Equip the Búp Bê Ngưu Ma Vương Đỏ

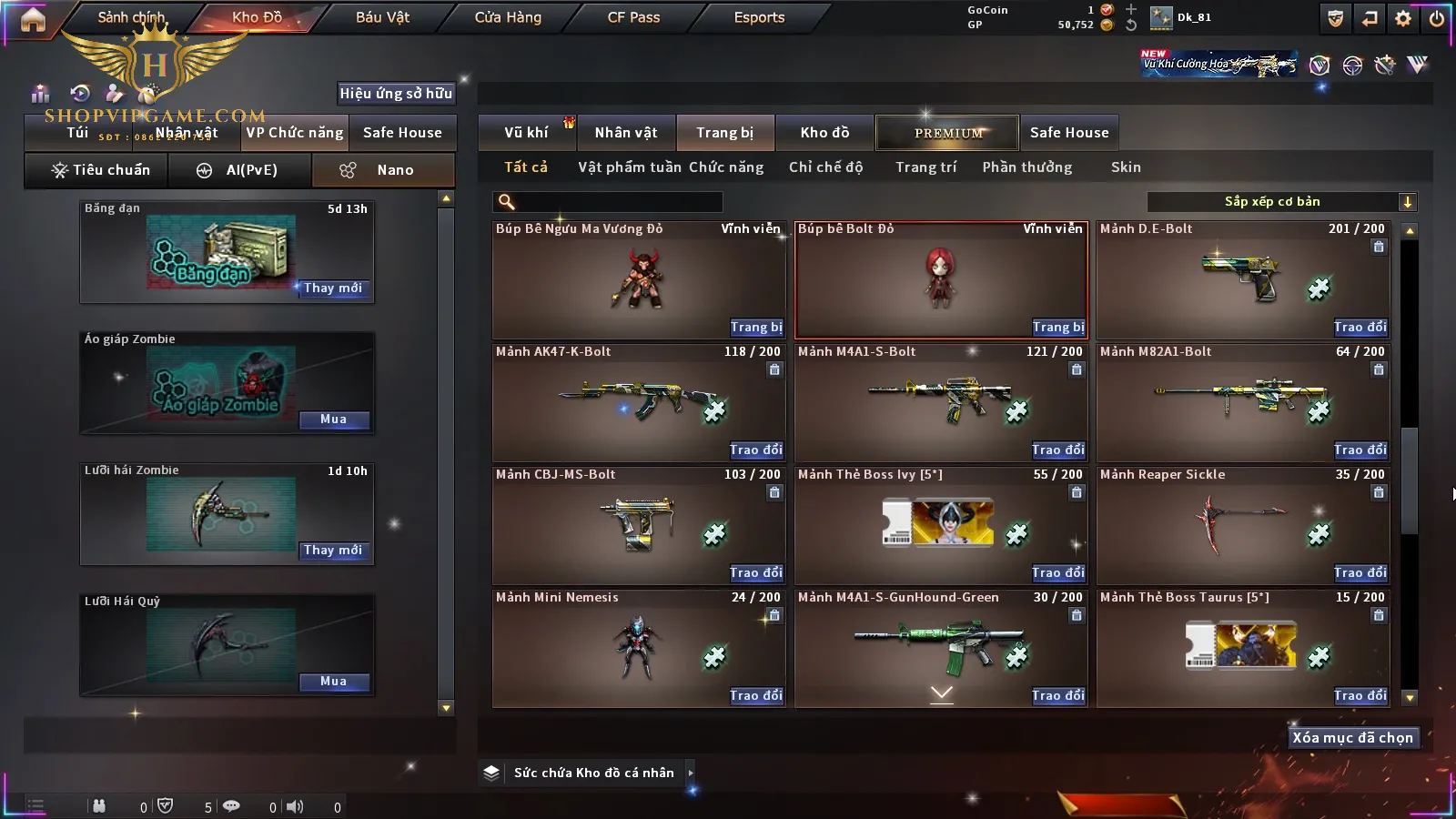(x=755, y=328)
